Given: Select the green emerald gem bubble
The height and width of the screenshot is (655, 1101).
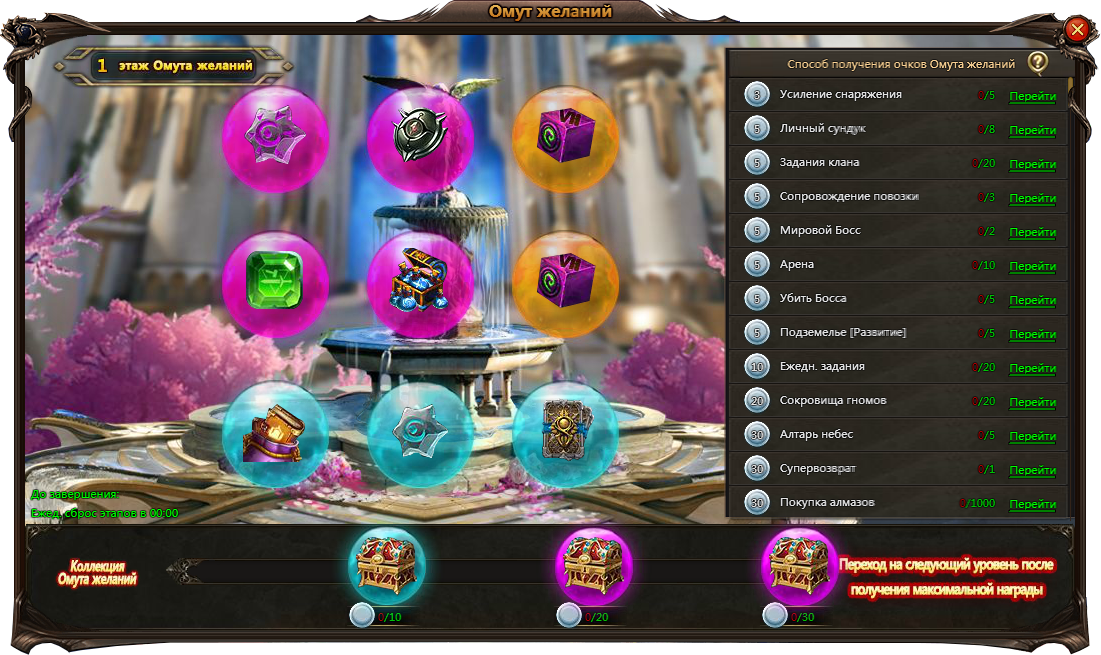Looking at the screenshot, I should 275,285.
